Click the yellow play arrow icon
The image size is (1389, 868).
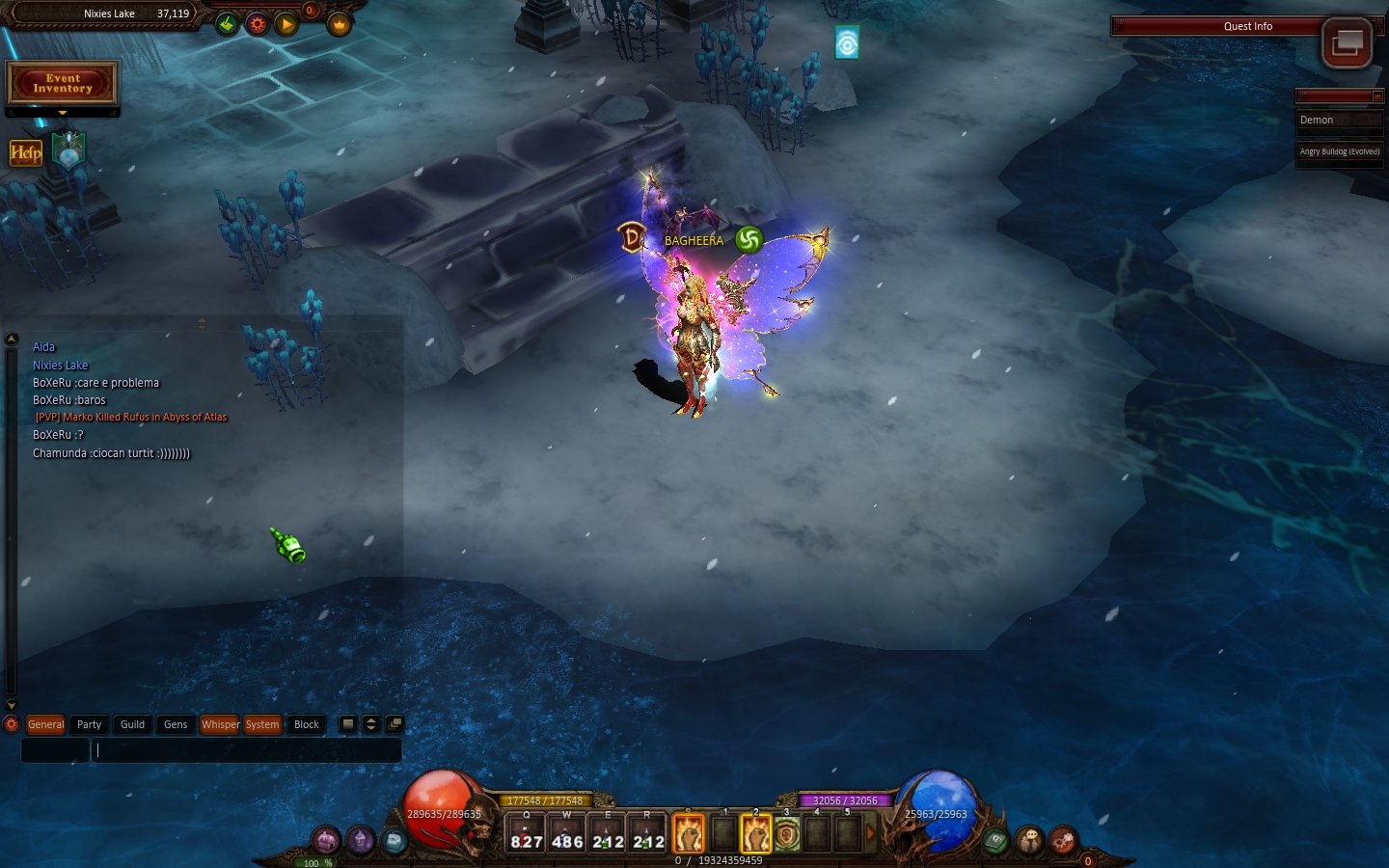point(286,24)
